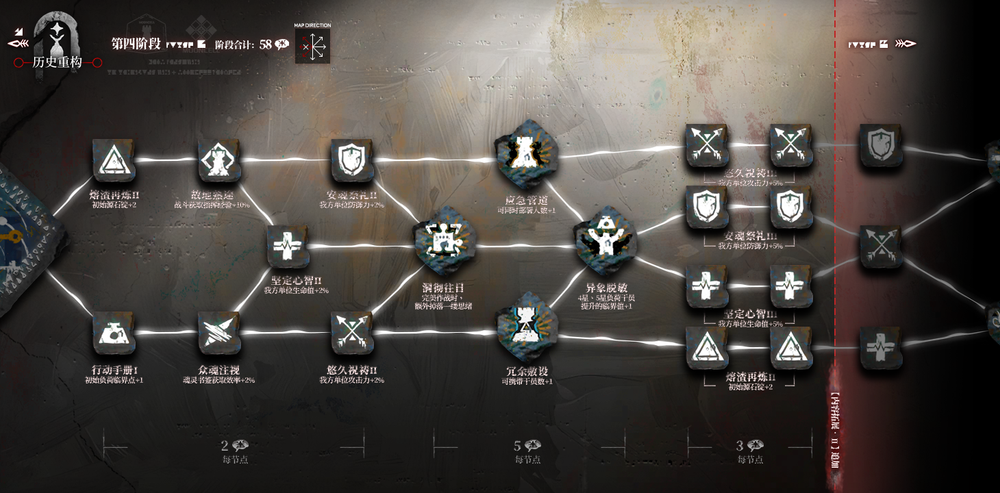
Task: Select the 坚定心智II health node
Action: click(287, 246)
